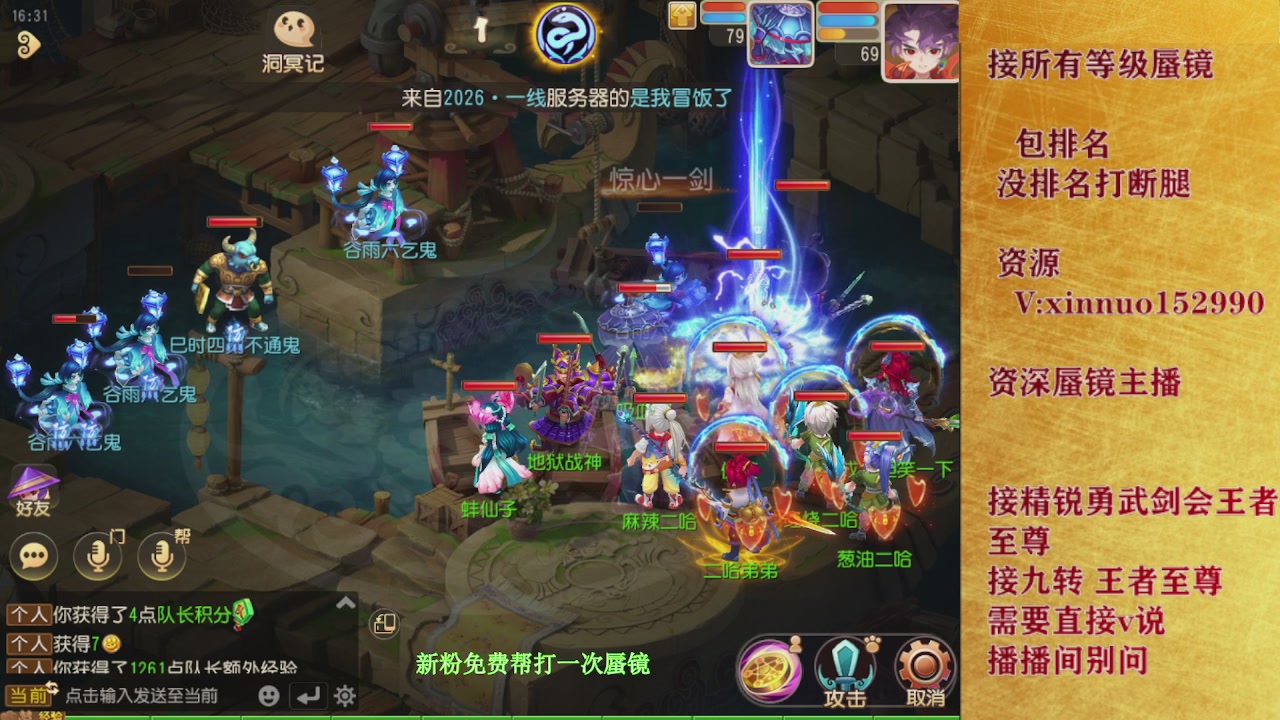Tap the glowing blue serpent buff icon
This screenshot has width=1280, height=720.
tap(563, 34)
